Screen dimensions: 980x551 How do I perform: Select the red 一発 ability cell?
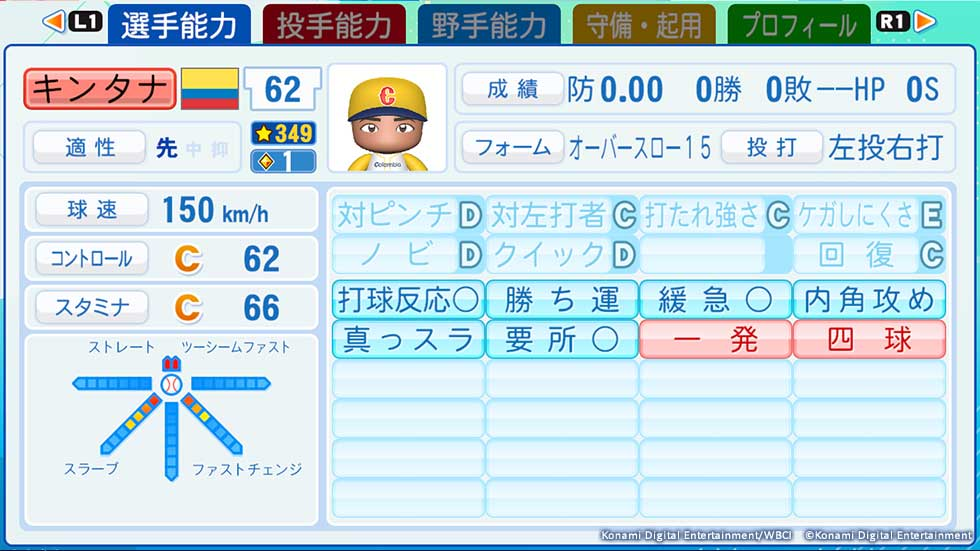click(715, 339)
